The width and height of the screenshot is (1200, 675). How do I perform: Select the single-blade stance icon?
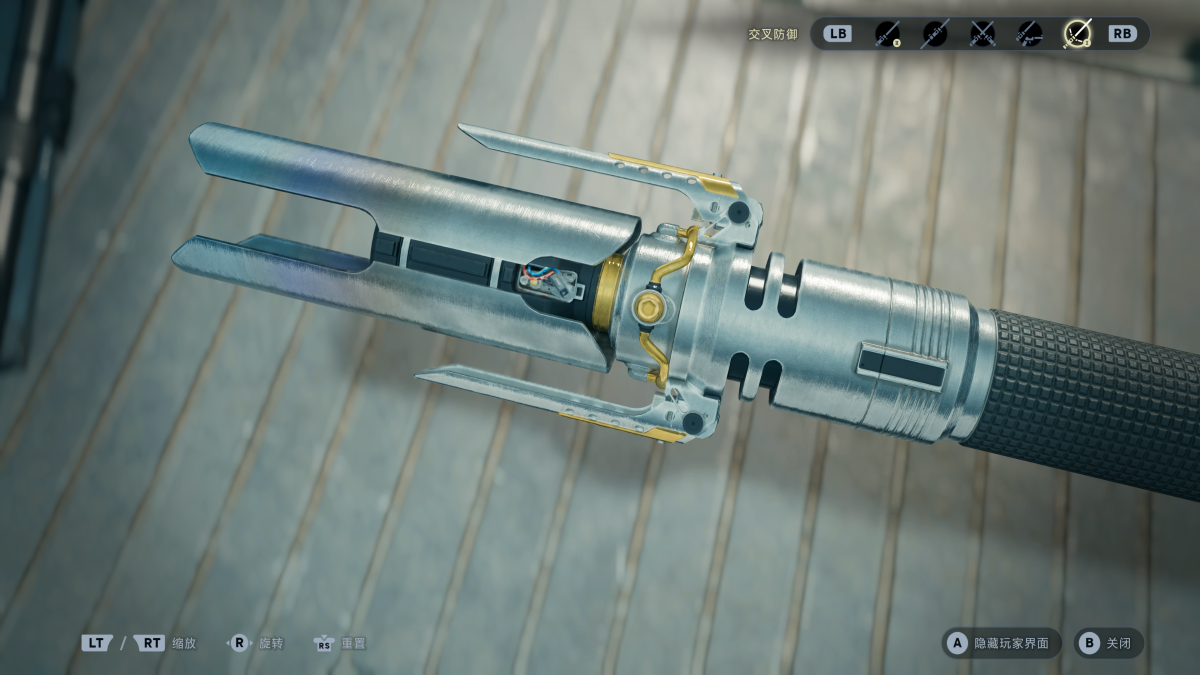(886, 34)
